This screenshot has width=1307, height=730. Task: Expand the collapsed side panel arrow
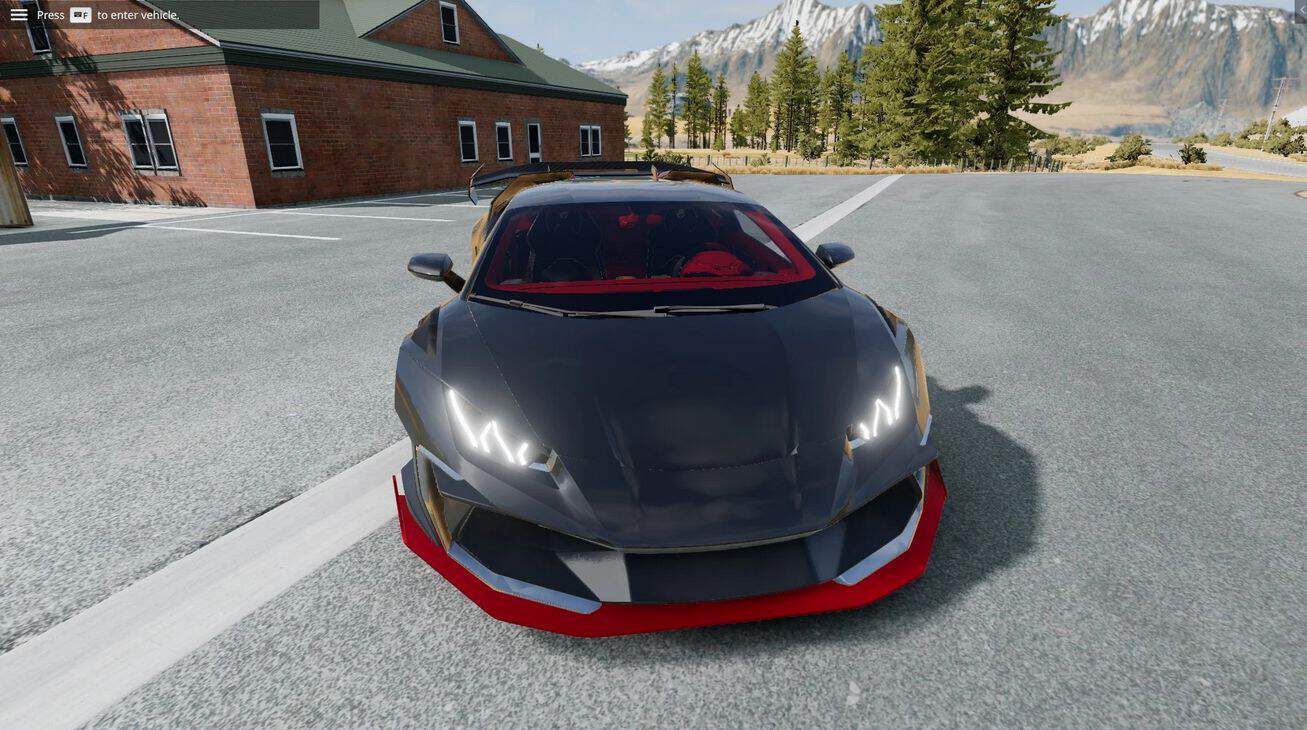pyautogui.click(x=1300, y=10)
